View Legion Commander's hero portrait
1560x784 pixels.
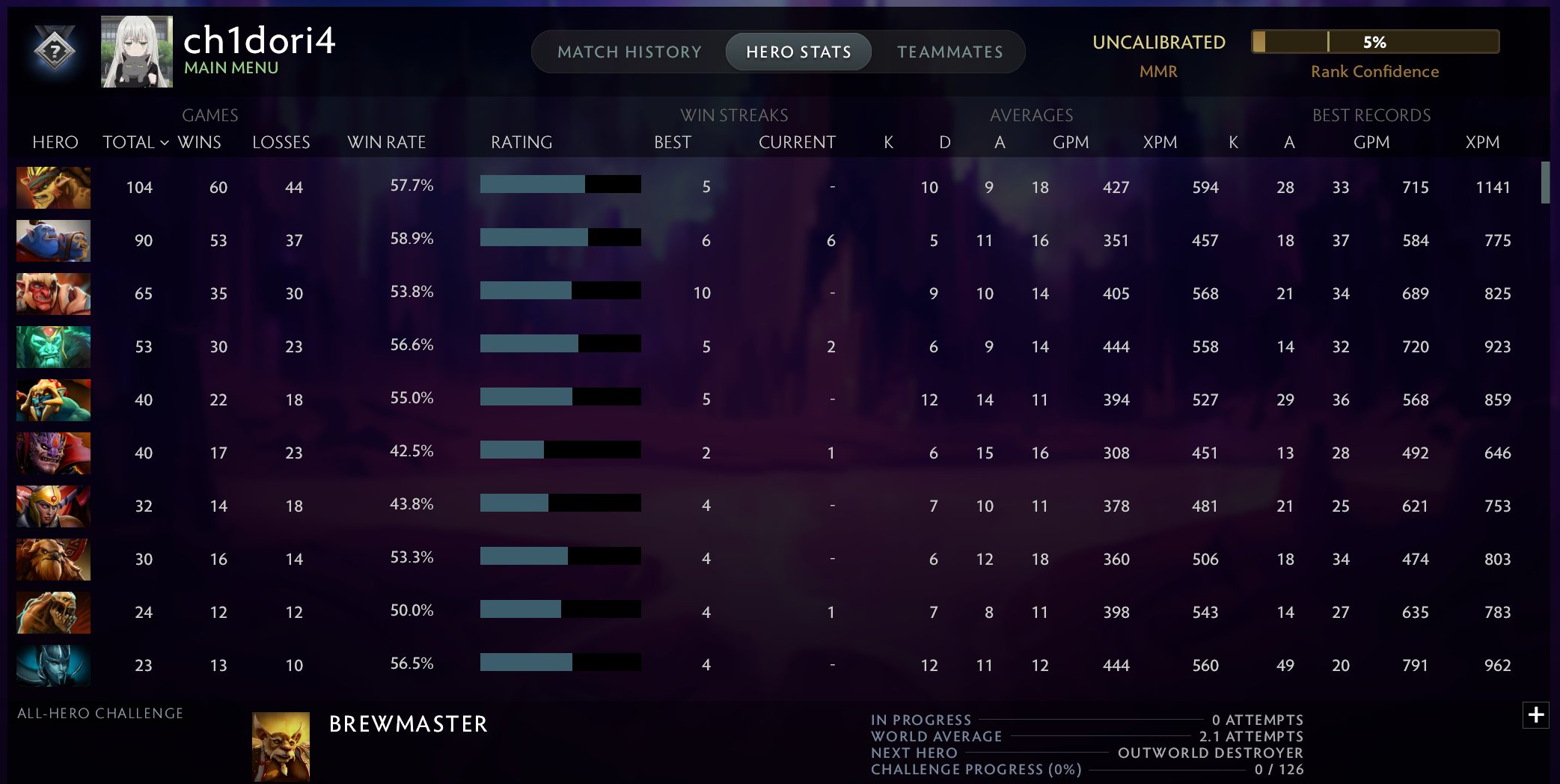click(52, 506)
